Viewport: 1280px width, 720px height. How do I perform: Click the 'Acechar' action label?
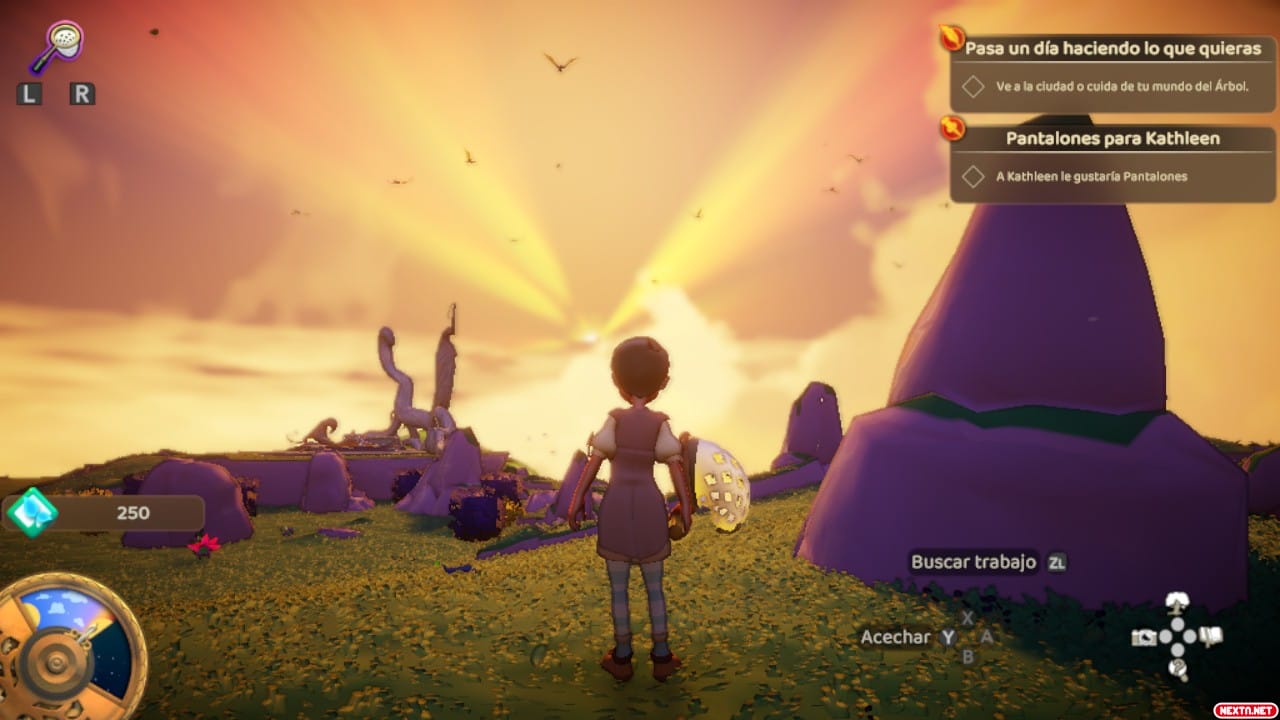tap(895, 637)
